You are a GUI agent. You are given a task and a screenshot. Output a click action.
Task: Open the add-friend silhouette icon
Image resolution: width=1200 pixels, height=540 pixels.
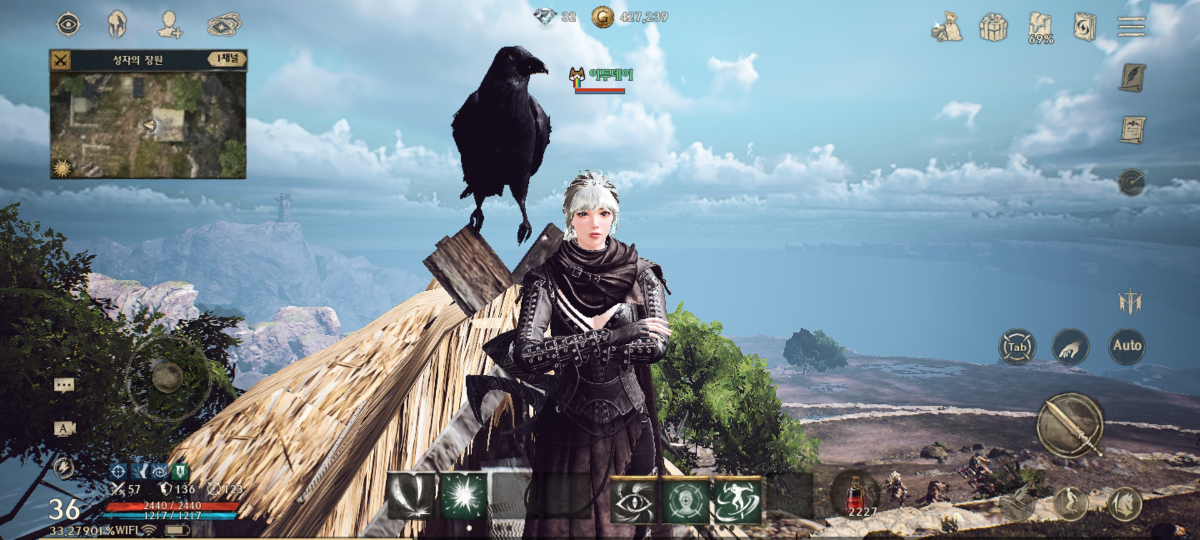tap(170, 24)
